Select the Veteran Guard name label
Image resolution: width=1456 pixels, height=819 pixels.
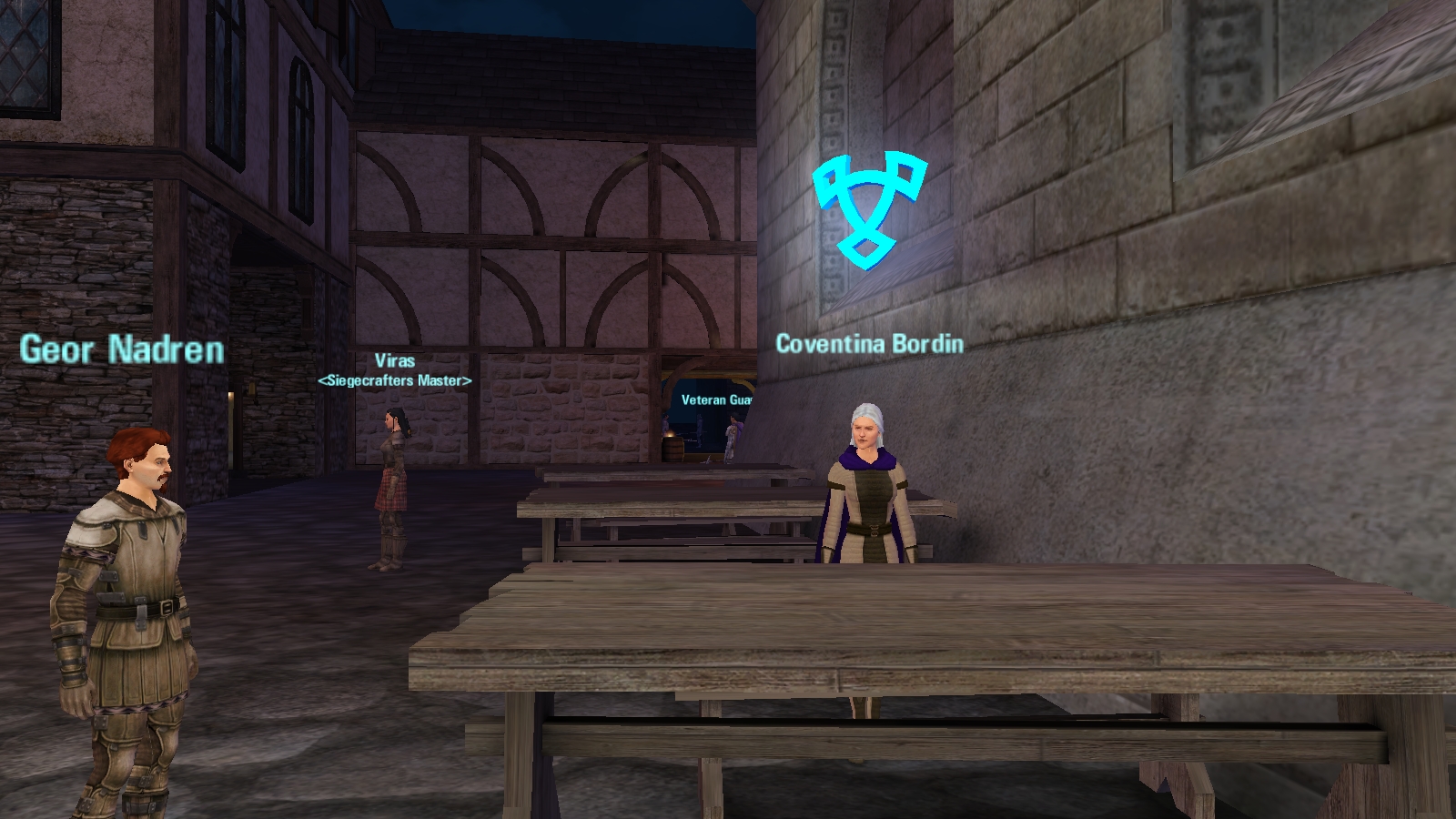click(x=716, y=399)
